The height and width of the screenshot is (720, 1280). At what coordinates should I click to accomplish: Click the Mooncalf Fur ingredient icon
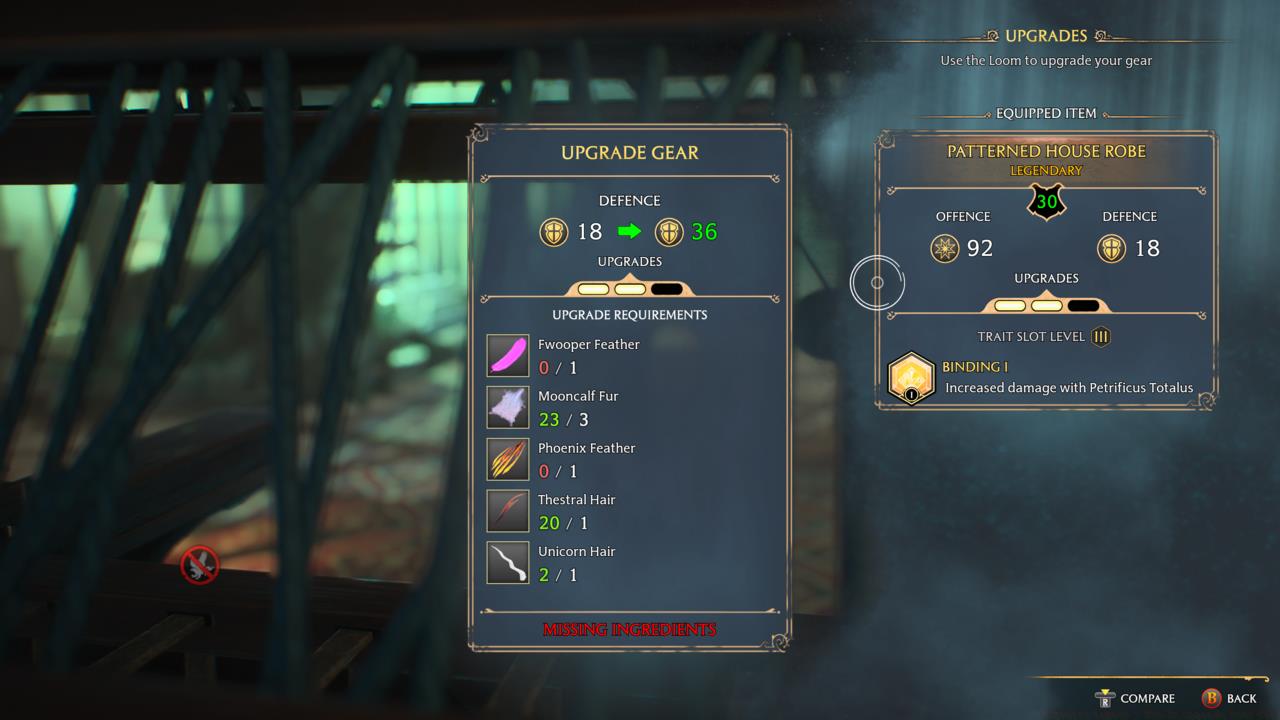[x=507, y=407]
